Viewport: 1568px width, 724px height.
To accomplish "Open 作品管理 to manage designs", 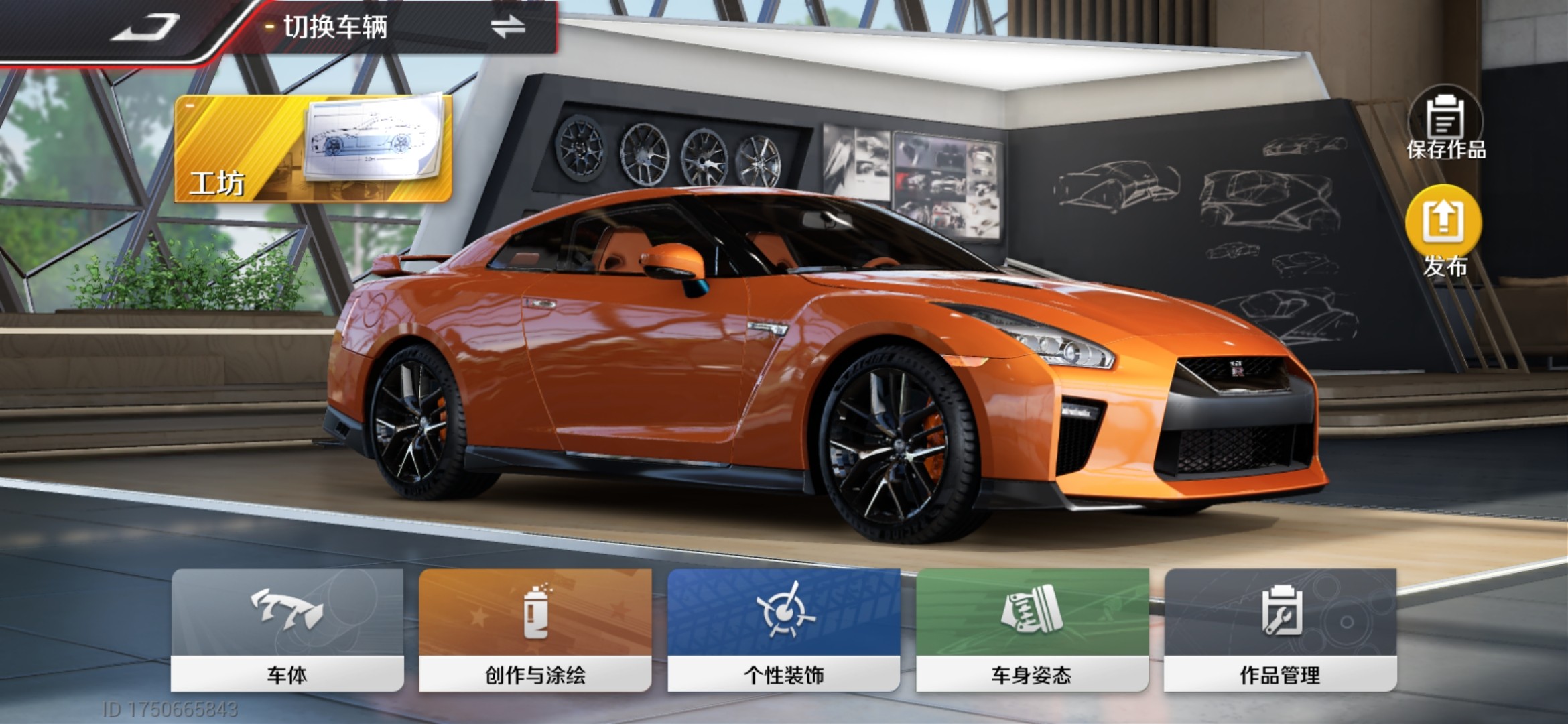I will pos(1280,629).
